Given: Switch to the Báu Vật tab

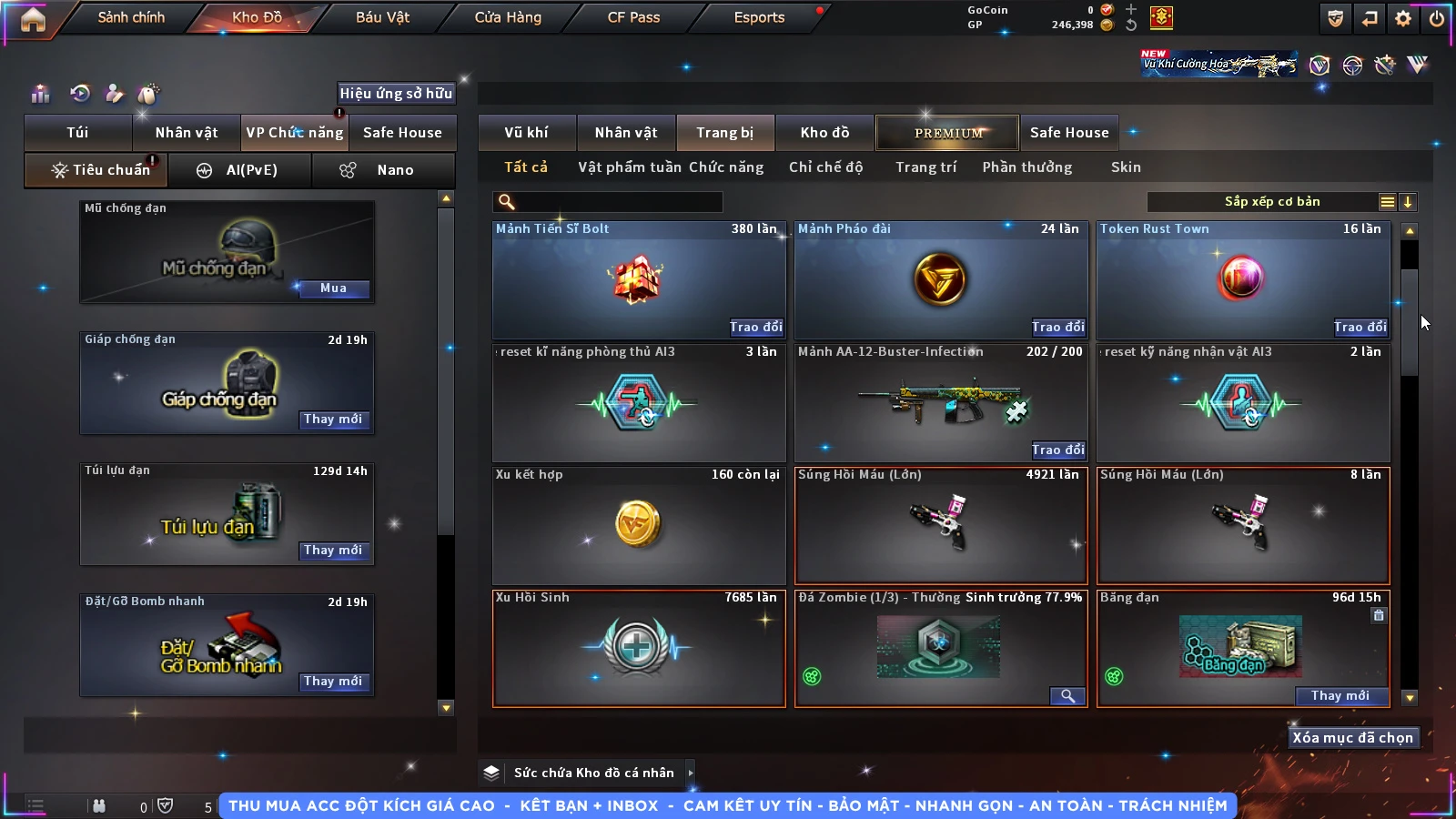Looking at the screenshot, I should click(x=382, y=17).
